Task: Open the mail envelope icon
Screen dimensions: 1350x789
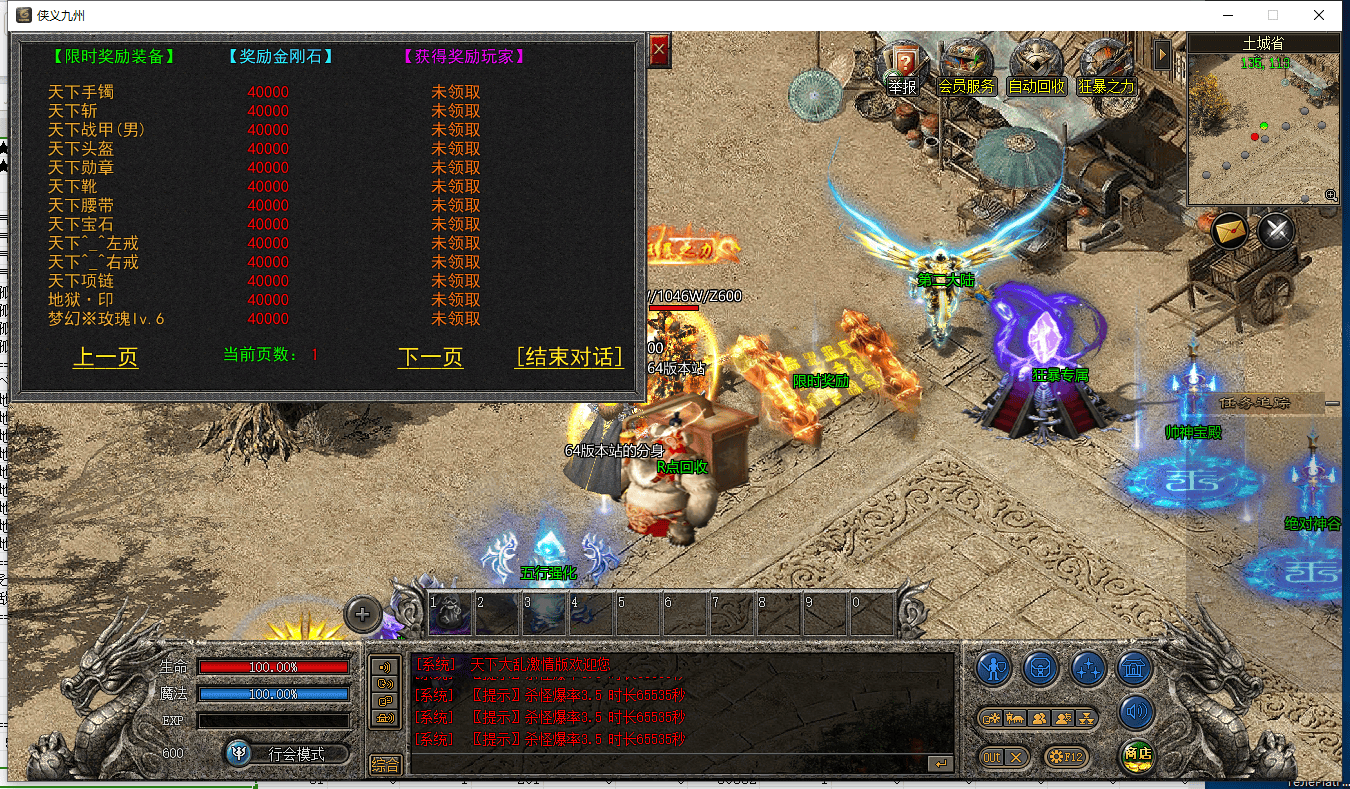Action: [x=1231, y=232]
